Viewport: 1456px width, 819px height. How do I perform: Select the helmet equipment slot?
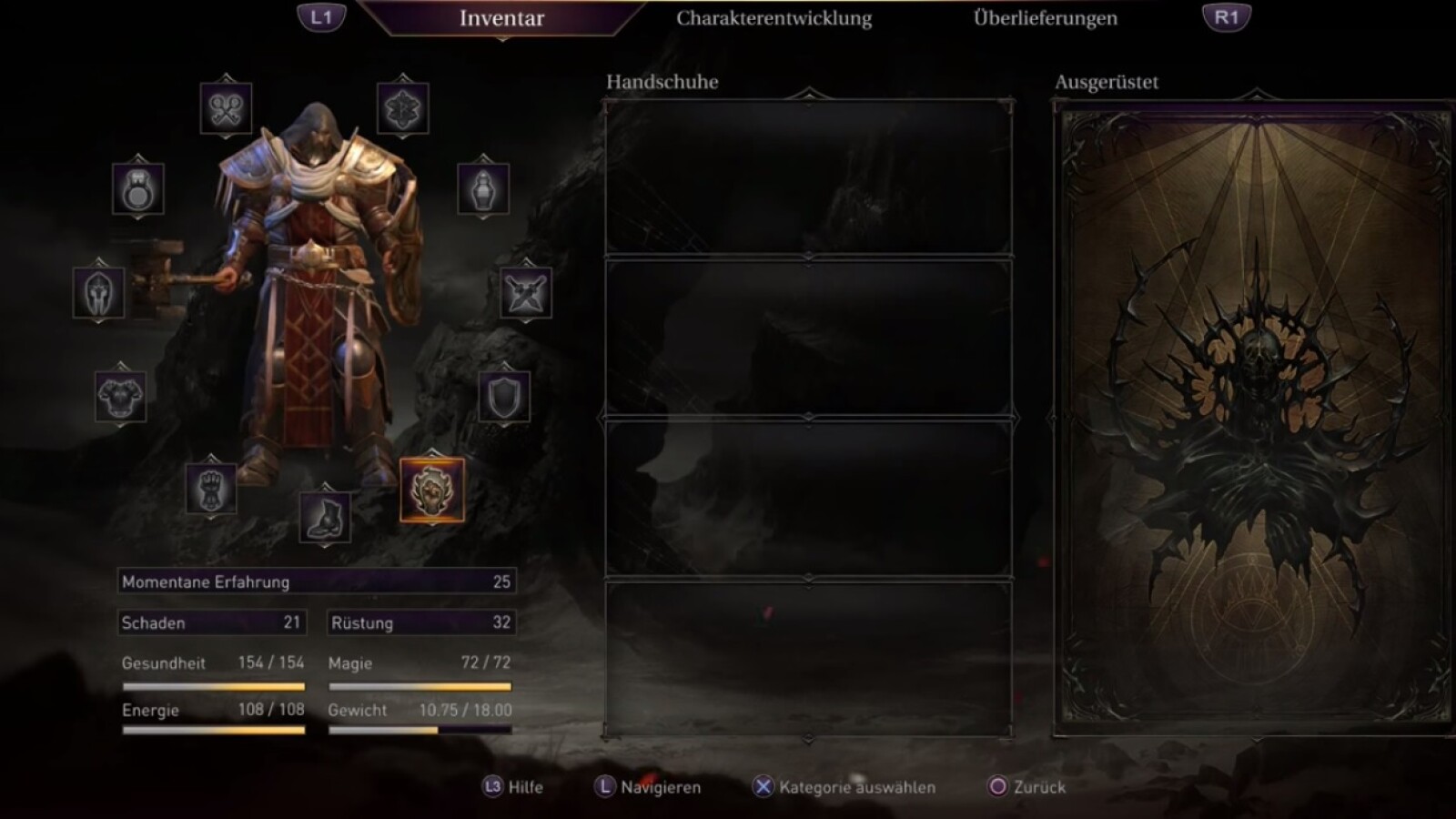coord(99,292)
